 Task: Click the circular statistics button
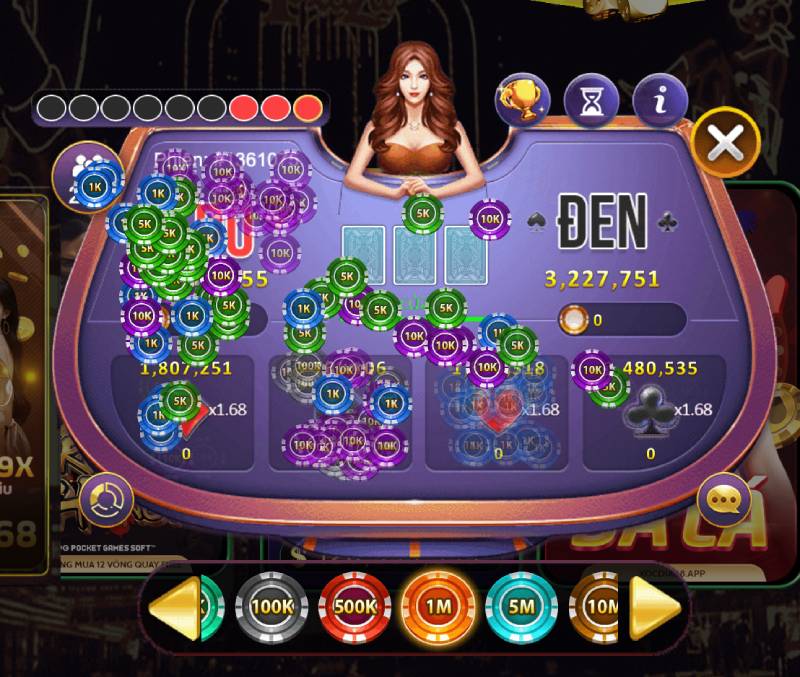pos(106,500)
